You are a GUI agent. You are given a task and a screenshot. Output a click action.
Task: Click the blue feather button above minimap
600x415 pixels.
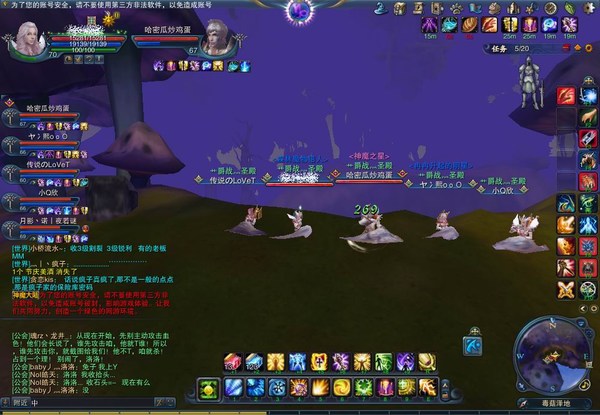click(473, 345)
